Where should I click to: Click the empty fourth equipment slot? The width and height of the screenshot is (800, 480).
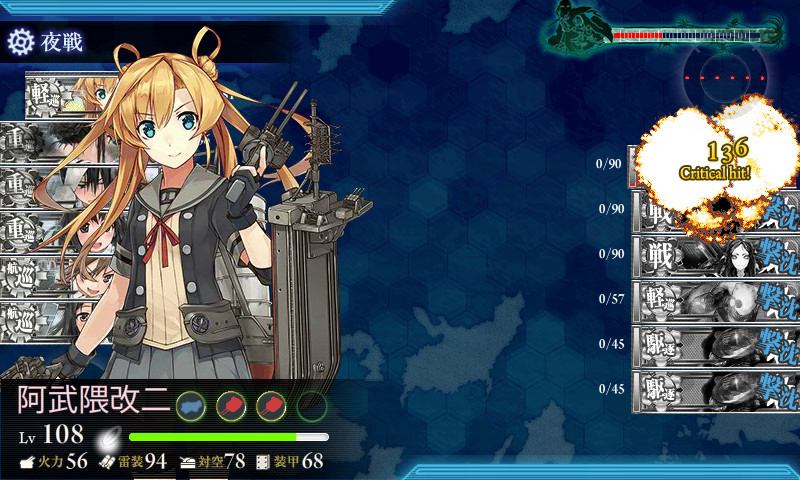click(312, 405)
